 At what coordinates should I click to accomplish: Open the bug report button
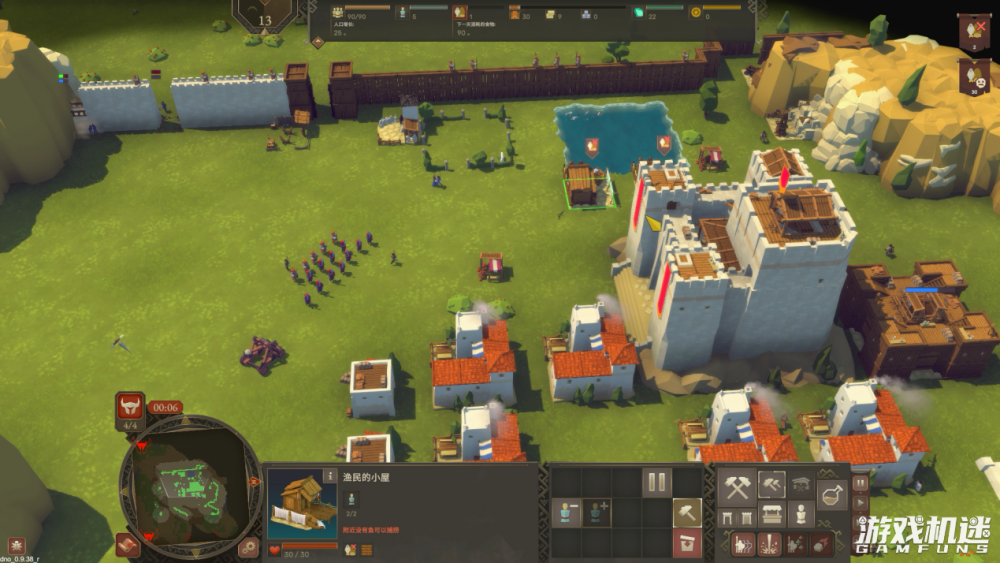click(17, 546)
